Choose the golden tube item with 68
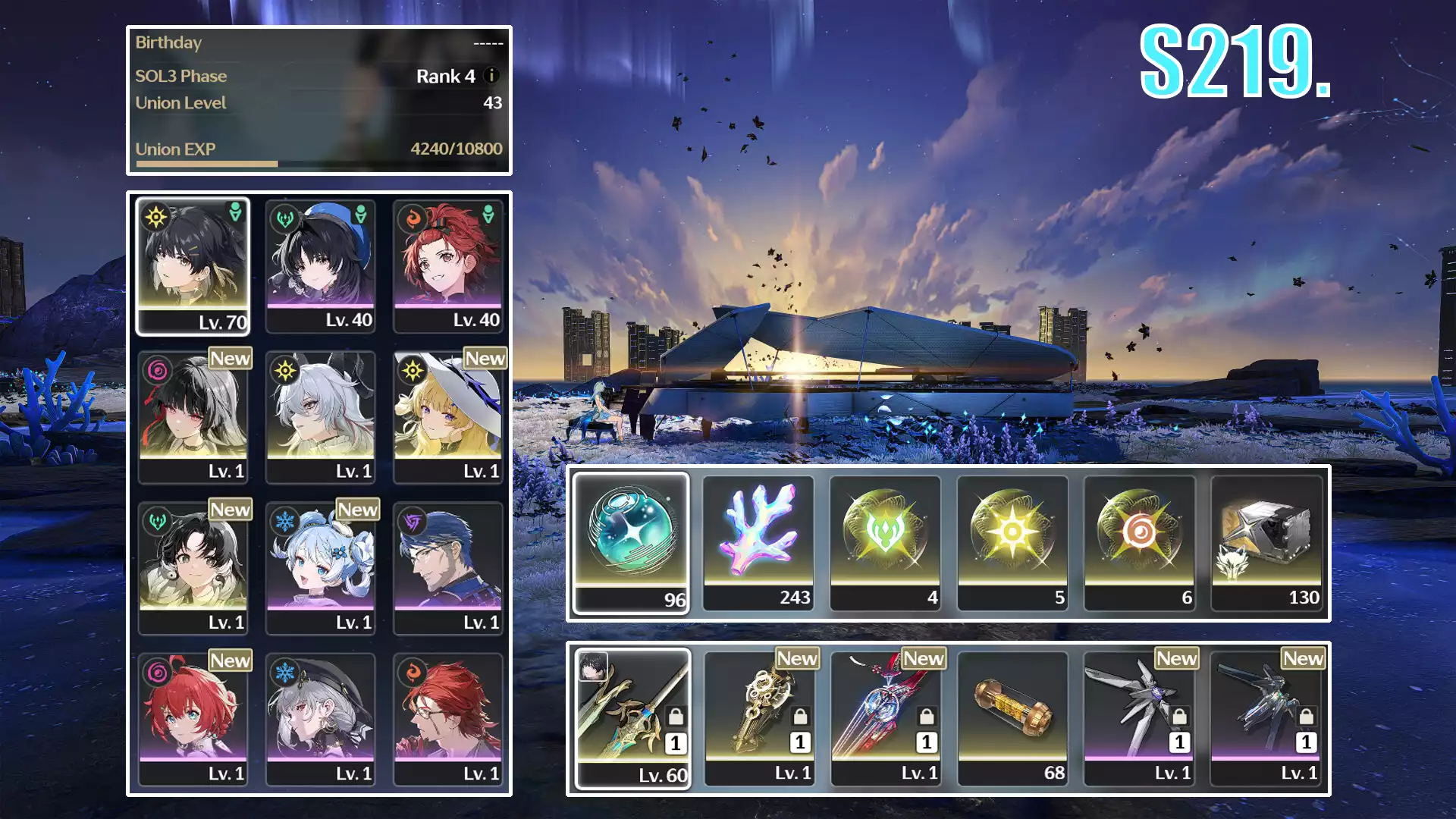Screen dimensions: 1456x819 point(1012,718)
